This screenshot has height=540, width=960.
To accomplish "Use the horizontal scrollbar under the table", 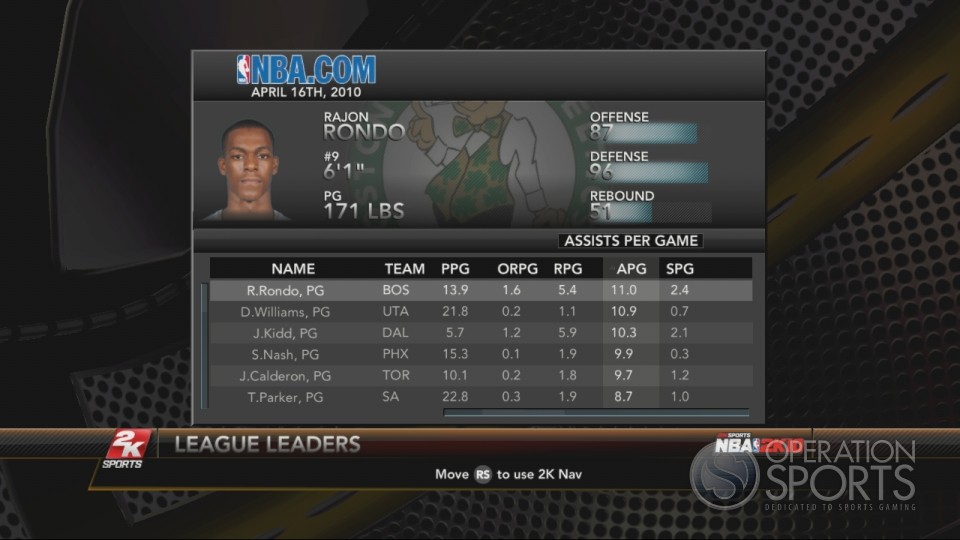I will pyautogui.click(x=596, y=411).
